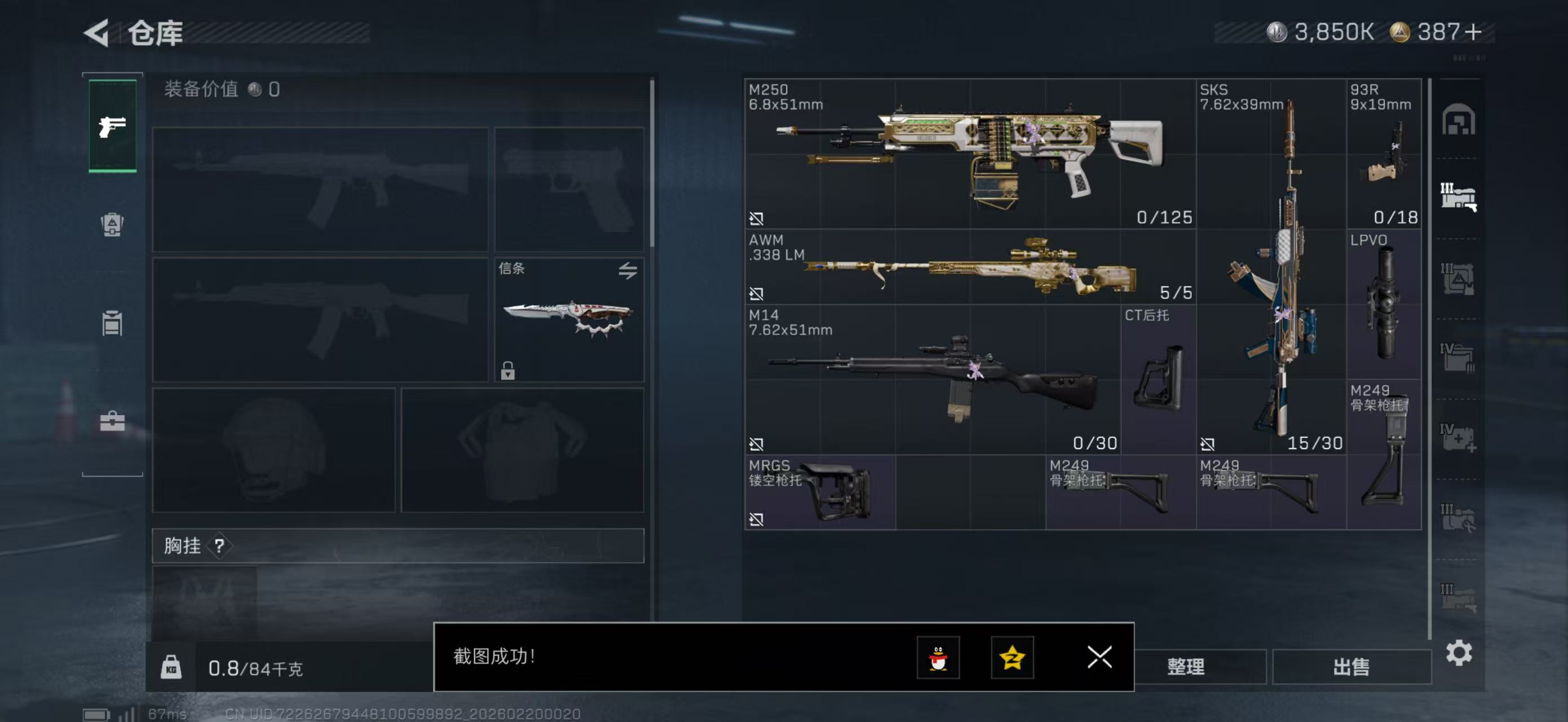This screenshot has height=722, width=1568.
Task: Choose the M14 rifle item
Action: point(931,379)
